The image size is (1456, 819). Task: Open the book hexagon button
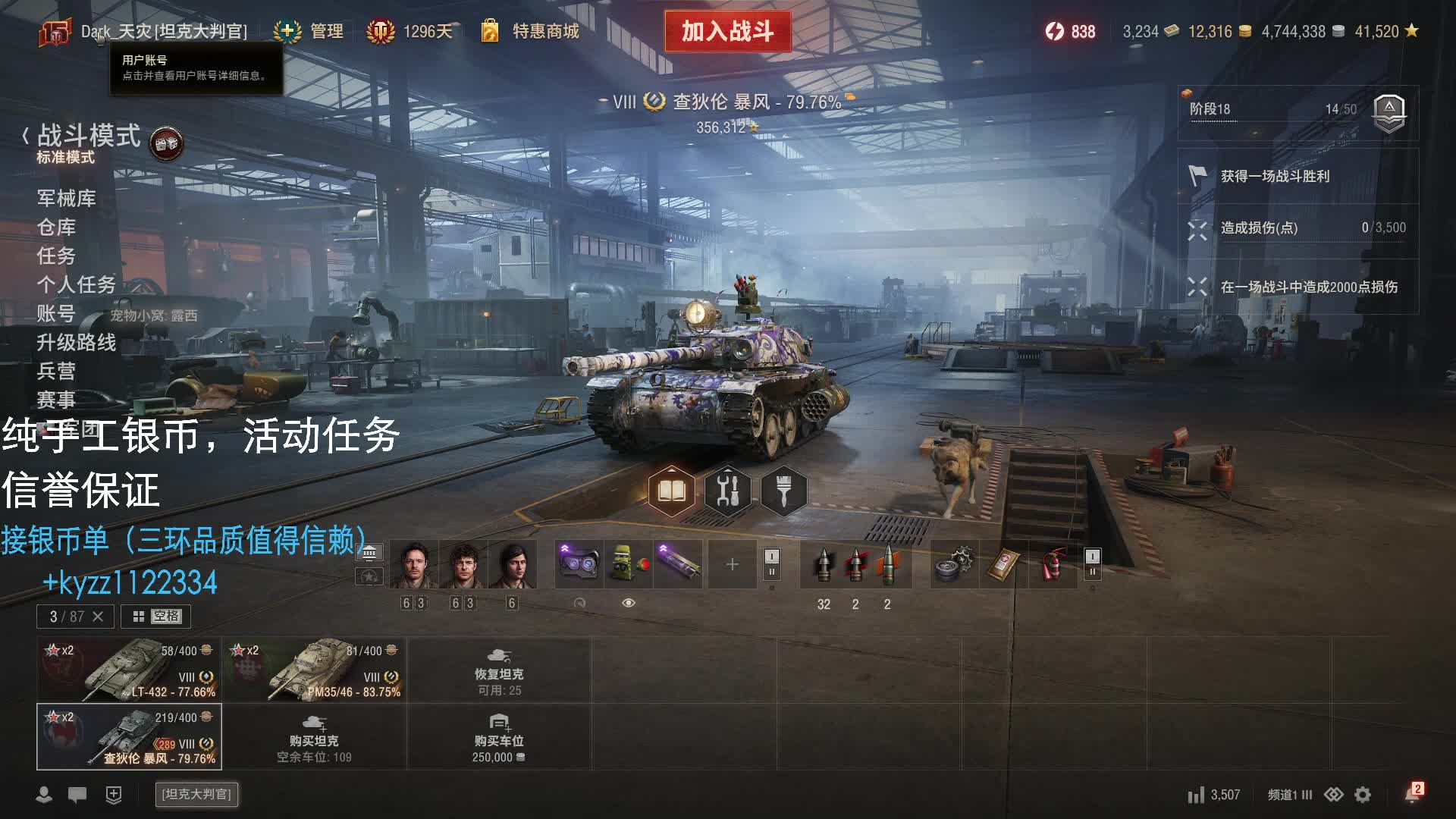coord(672,491)
